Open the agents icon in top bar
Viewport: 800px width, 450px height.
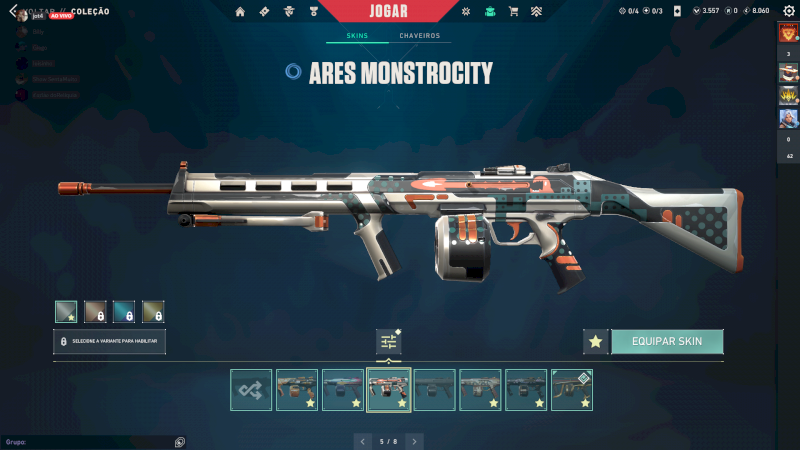[288, 12]
